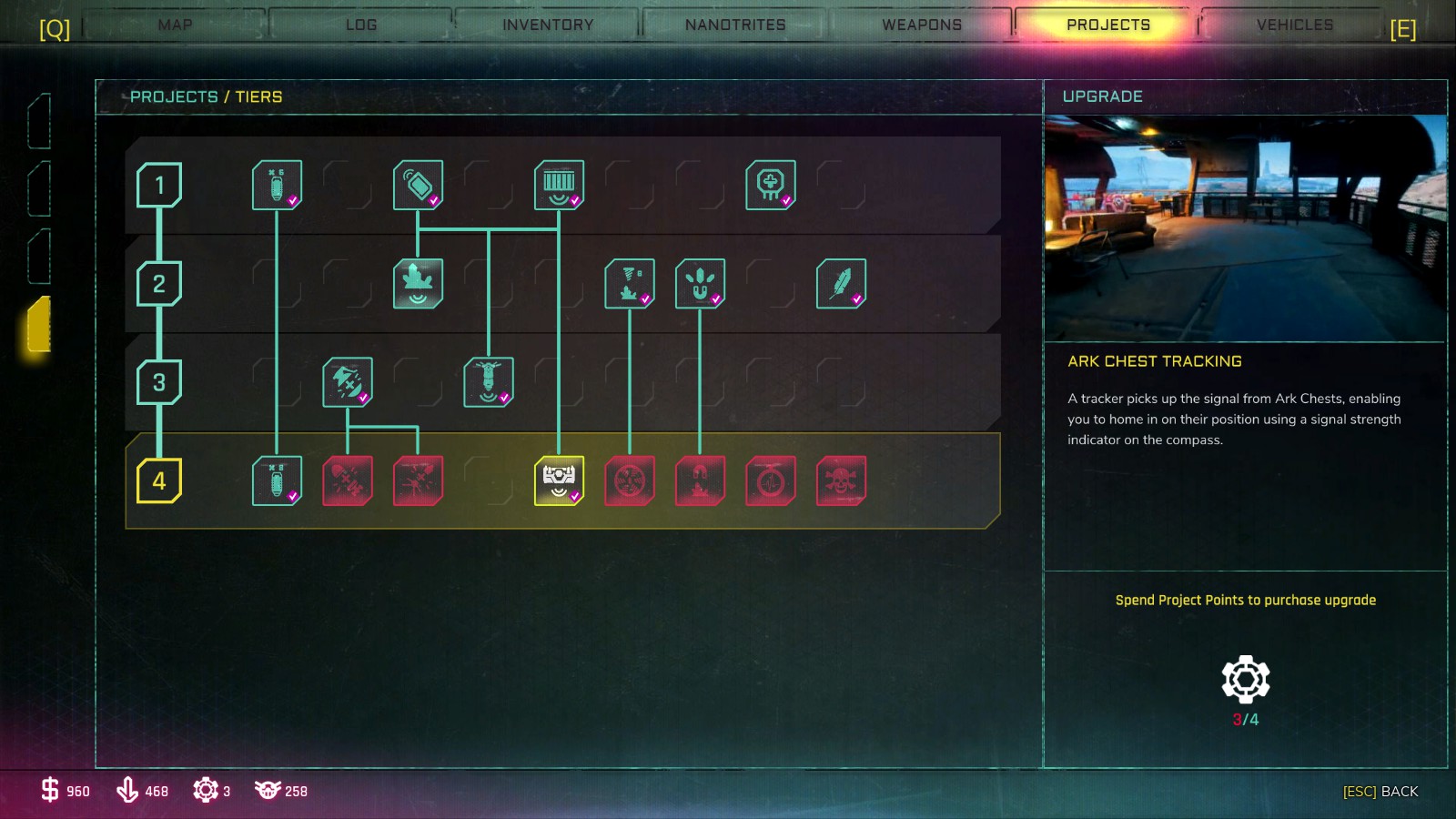Select tier 1 marker in the tree
1456x819 pixels.
click(x=160, y=185)
